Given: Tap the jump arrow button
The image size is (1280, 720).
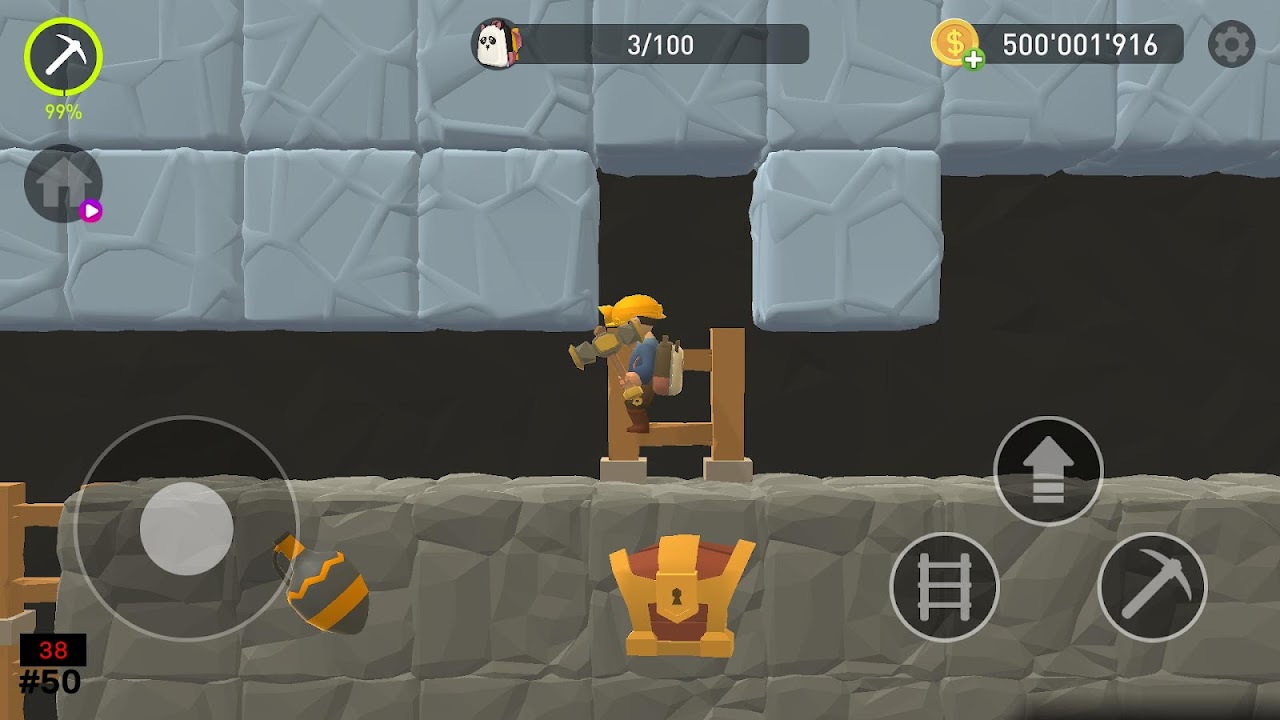Looking at the screenshot, I should [1048, 471].
